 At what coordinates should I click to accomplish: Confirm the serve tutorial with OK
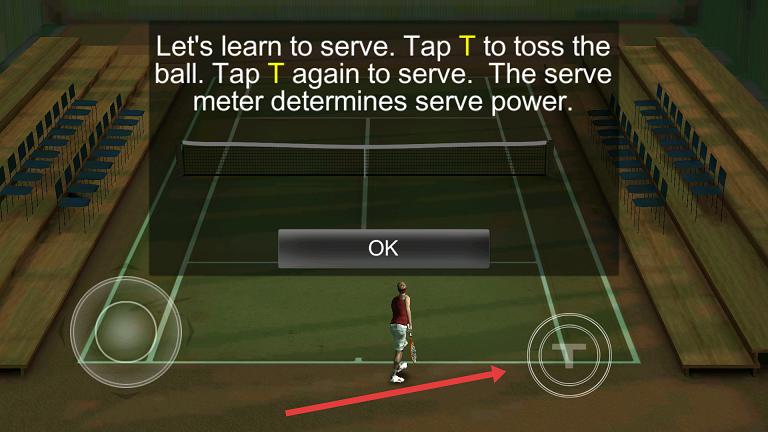tap(383, 249)
